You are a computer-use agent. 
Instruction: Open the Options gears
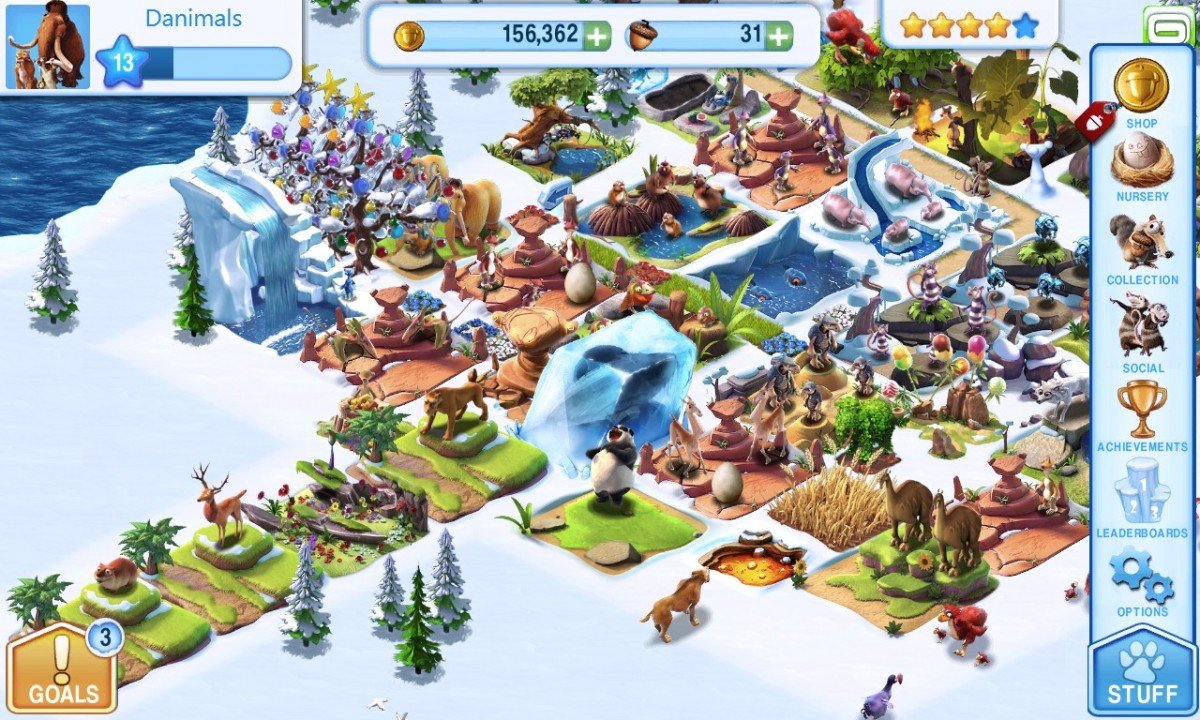(x=1141, y=578)
